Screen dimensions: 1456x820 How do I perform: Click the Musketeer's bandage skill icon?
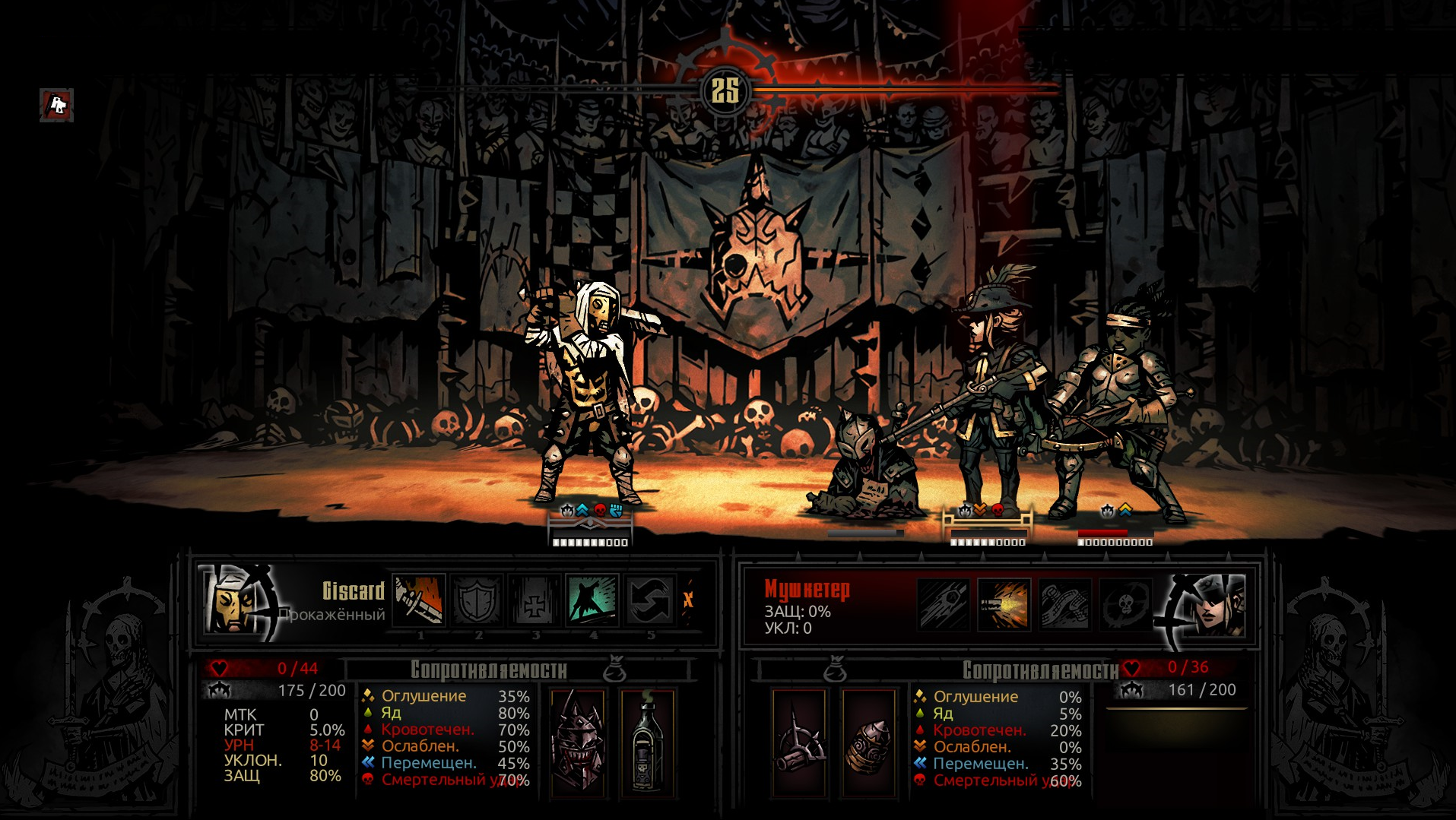1064,605
